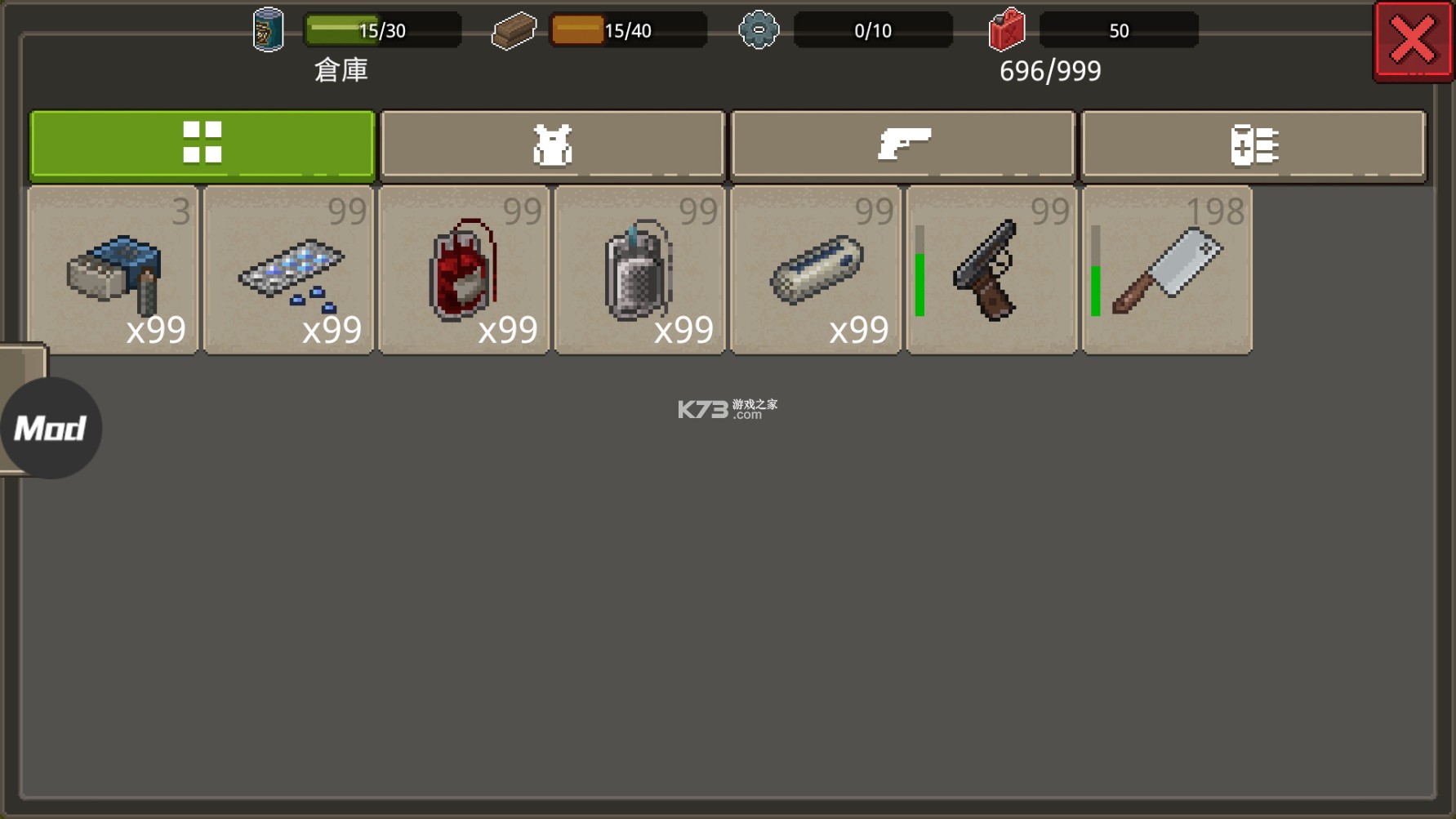The image size is (1456, 819).
Task: Select the pill blister pack x99
Action: [x=287, y=269]
